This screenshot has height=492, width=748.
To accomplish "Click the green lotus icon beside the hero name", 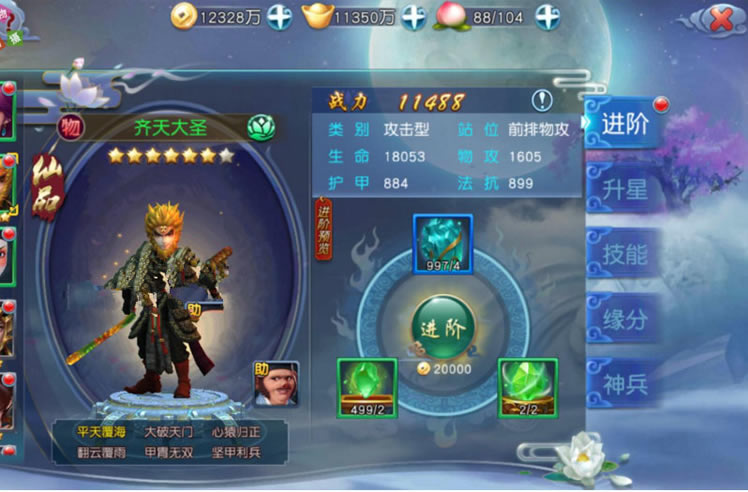I will tap(262, 127).
